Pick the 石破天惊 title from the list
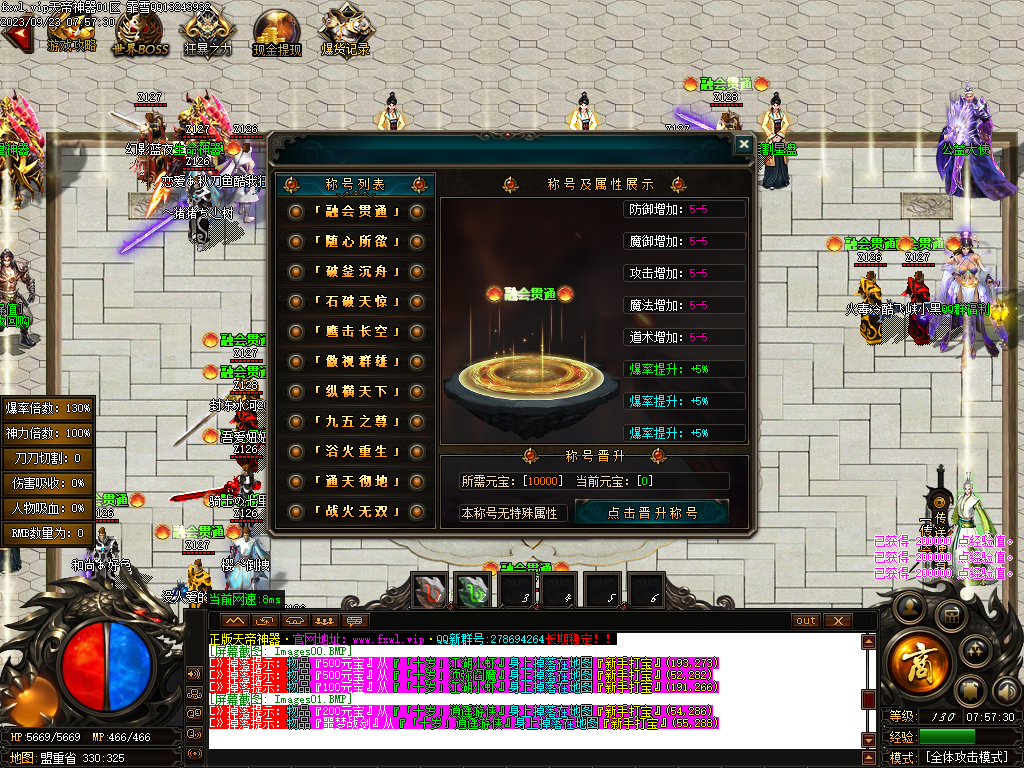Viewport: 1024px width, 768px height. tap(356, 302)
